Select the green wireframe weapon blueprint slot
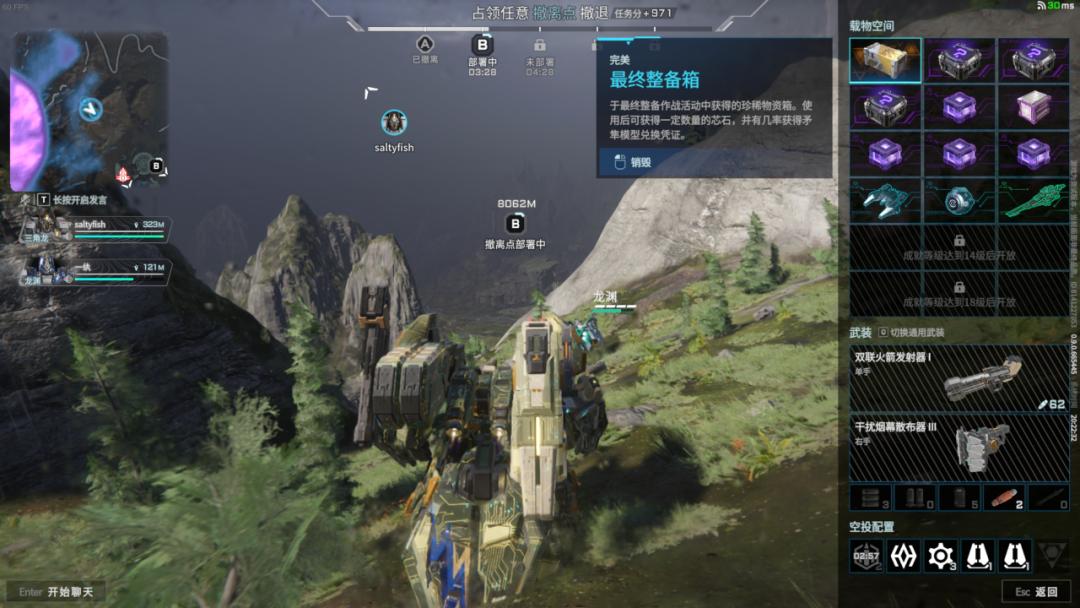 click(1033, 200)
